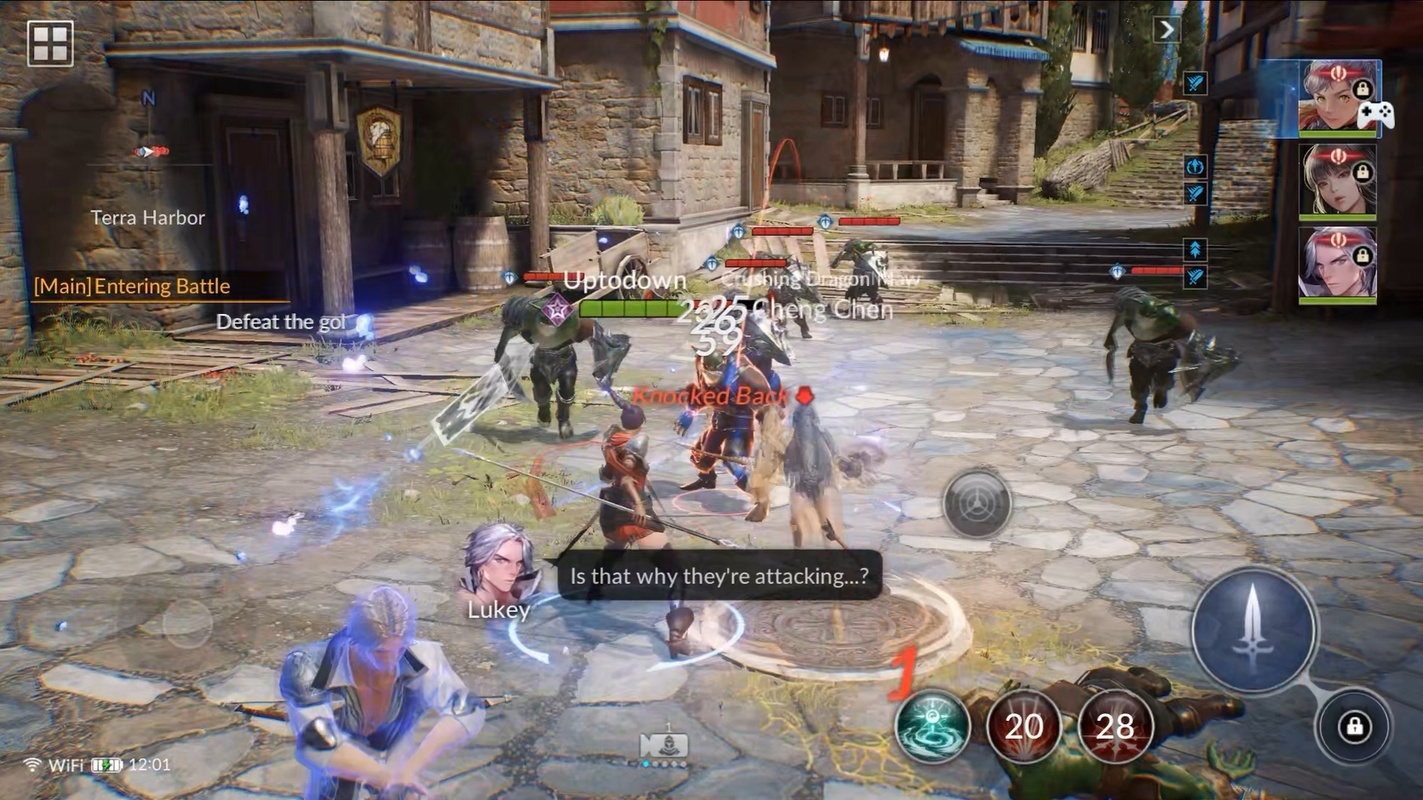The width and height of the screenshot is (1423, 800).
Task: Tap the red skill showing cooldown 20
Action: (1024, 726)
